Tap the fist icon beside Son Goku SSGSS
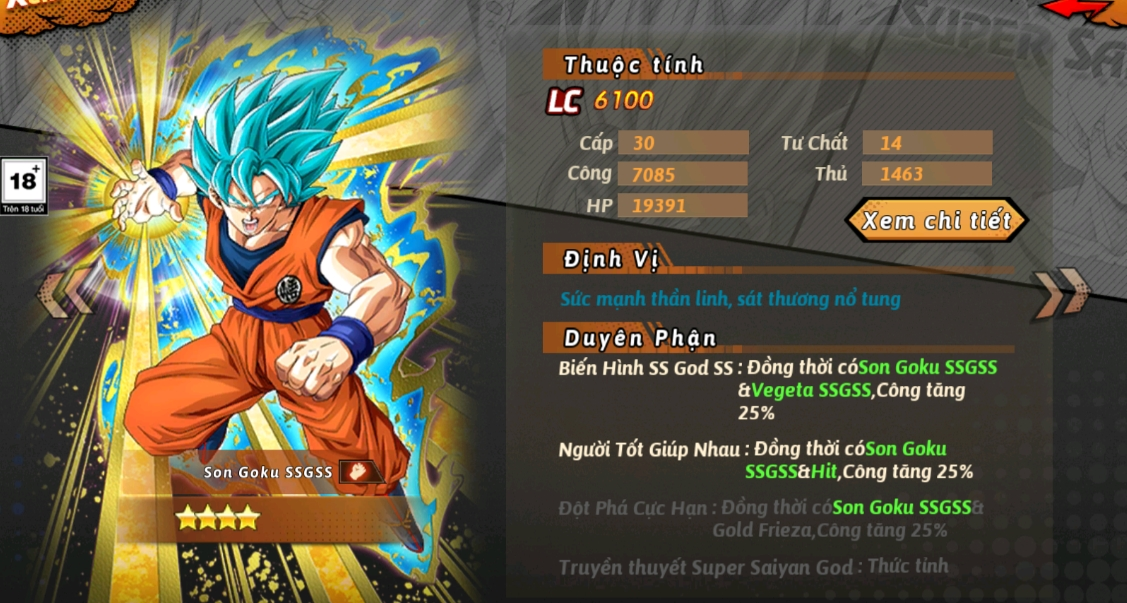 point(357,471)
